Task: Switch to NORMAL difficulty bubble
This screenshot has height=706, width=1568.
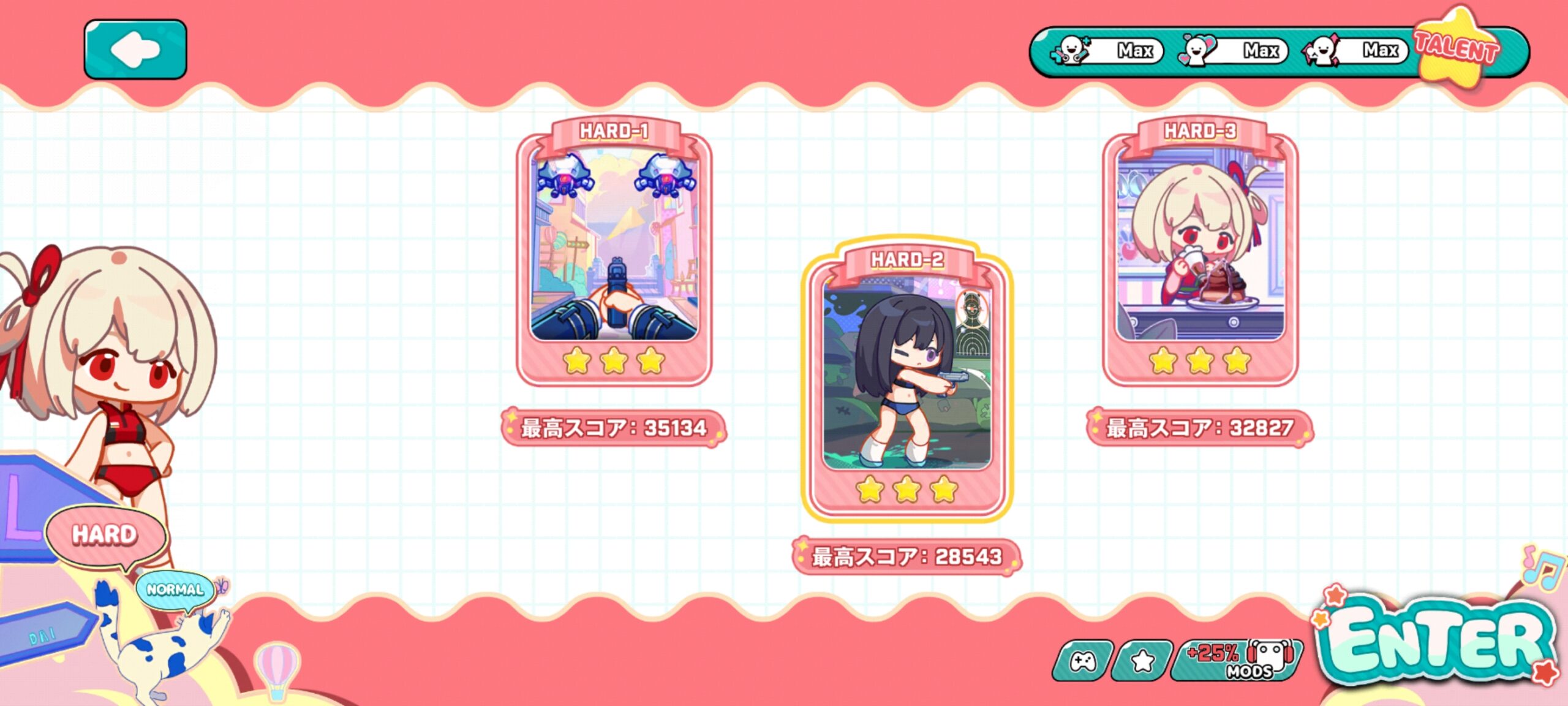Action: (175, 590)
